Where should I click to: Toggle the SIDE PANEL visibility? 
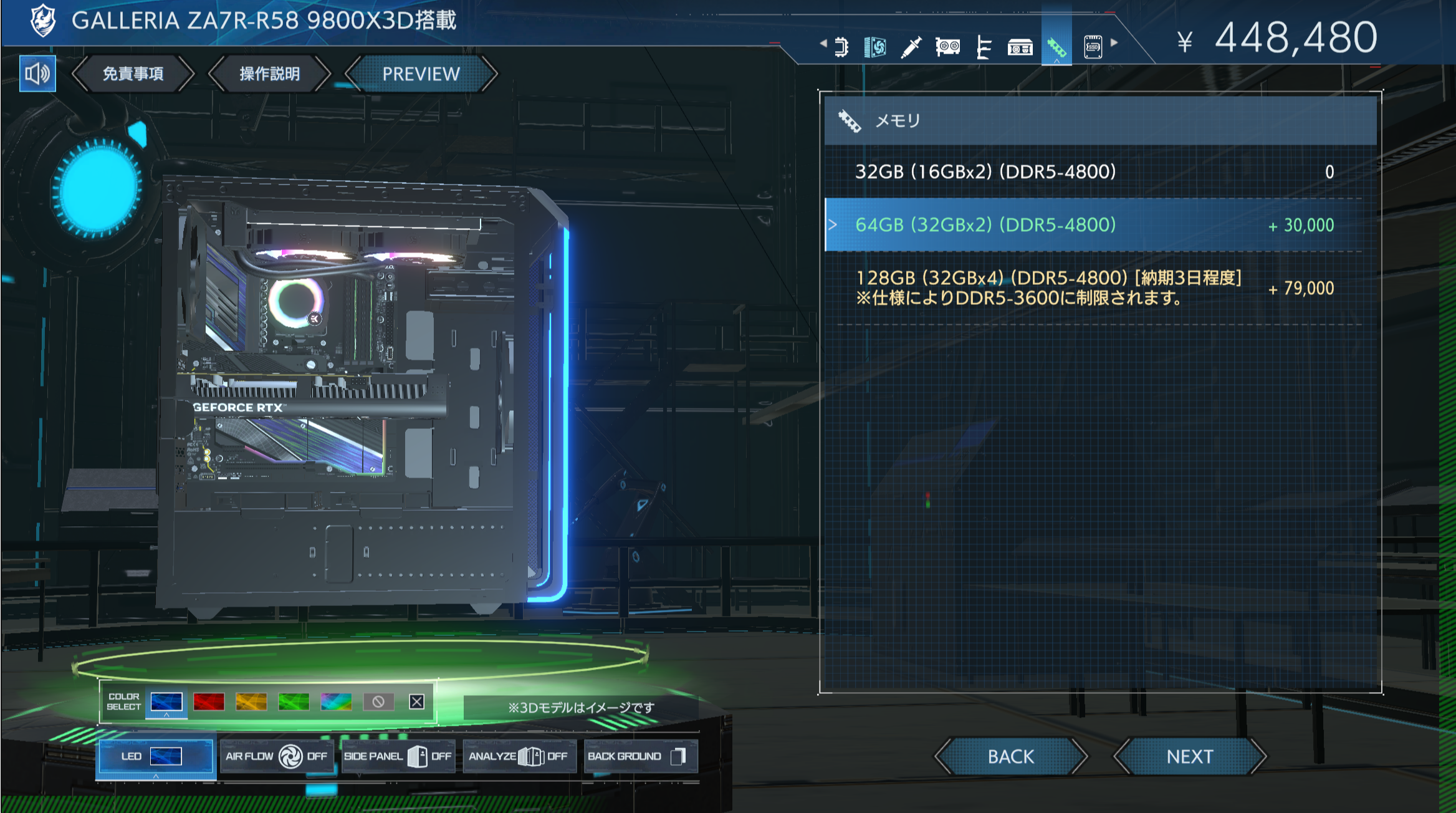pos(397,756)
